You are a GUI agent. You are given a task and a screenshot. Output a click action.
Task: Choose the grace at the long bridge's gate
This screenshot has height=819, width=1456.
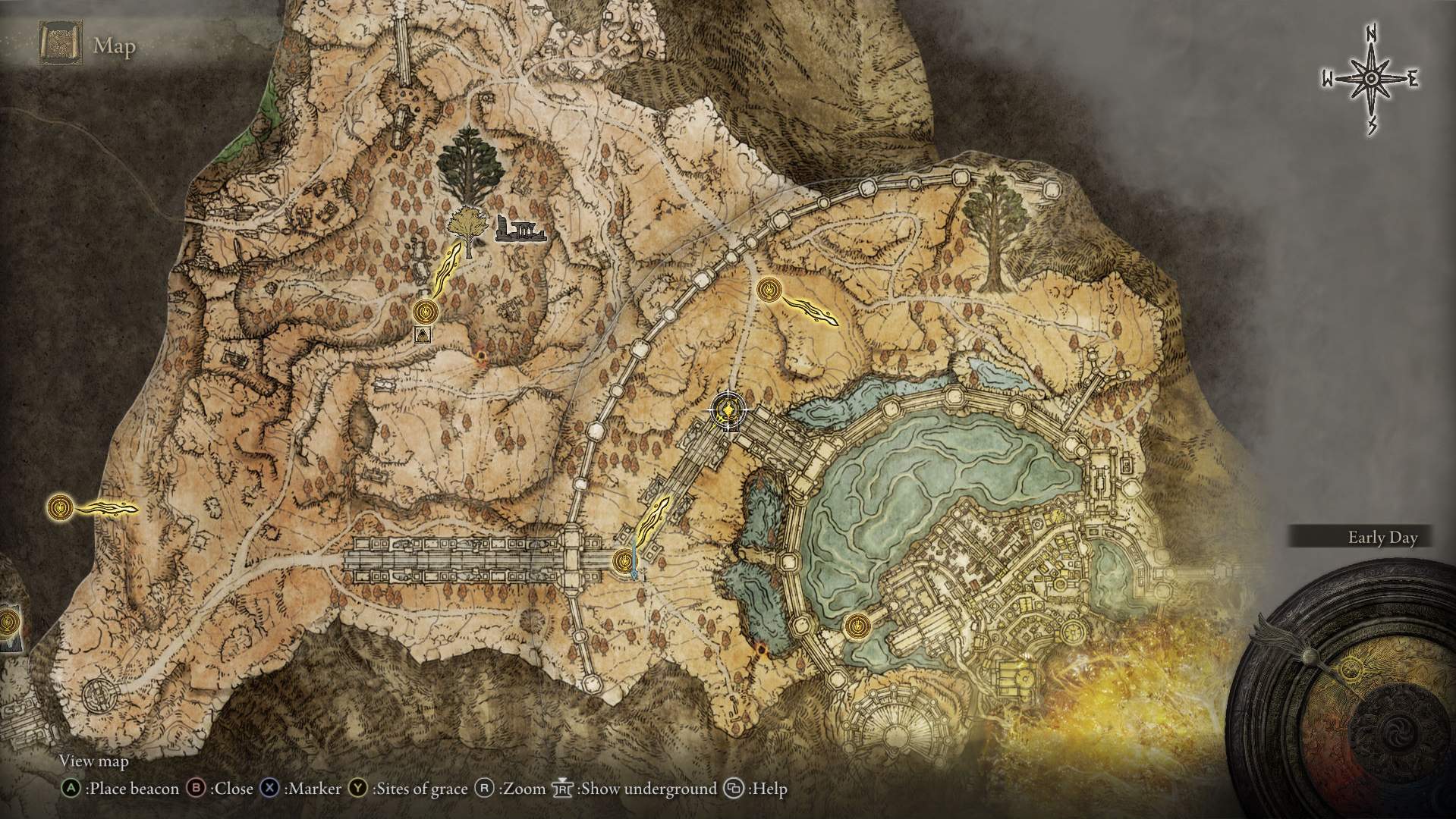pos(623,560)
